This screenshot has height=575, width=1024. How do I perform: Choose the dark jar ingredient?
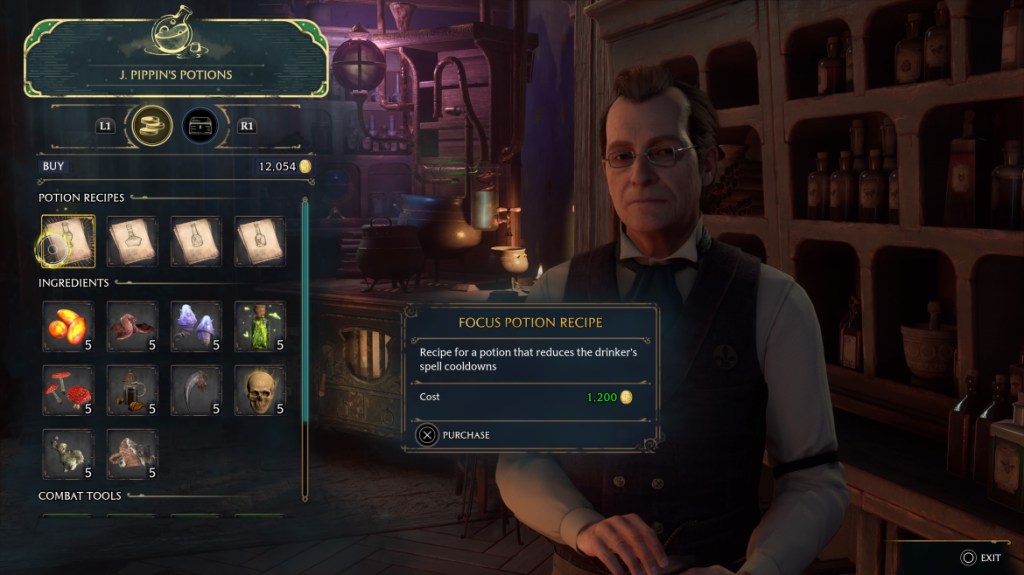pyautogui.click(x=132, y=390)
